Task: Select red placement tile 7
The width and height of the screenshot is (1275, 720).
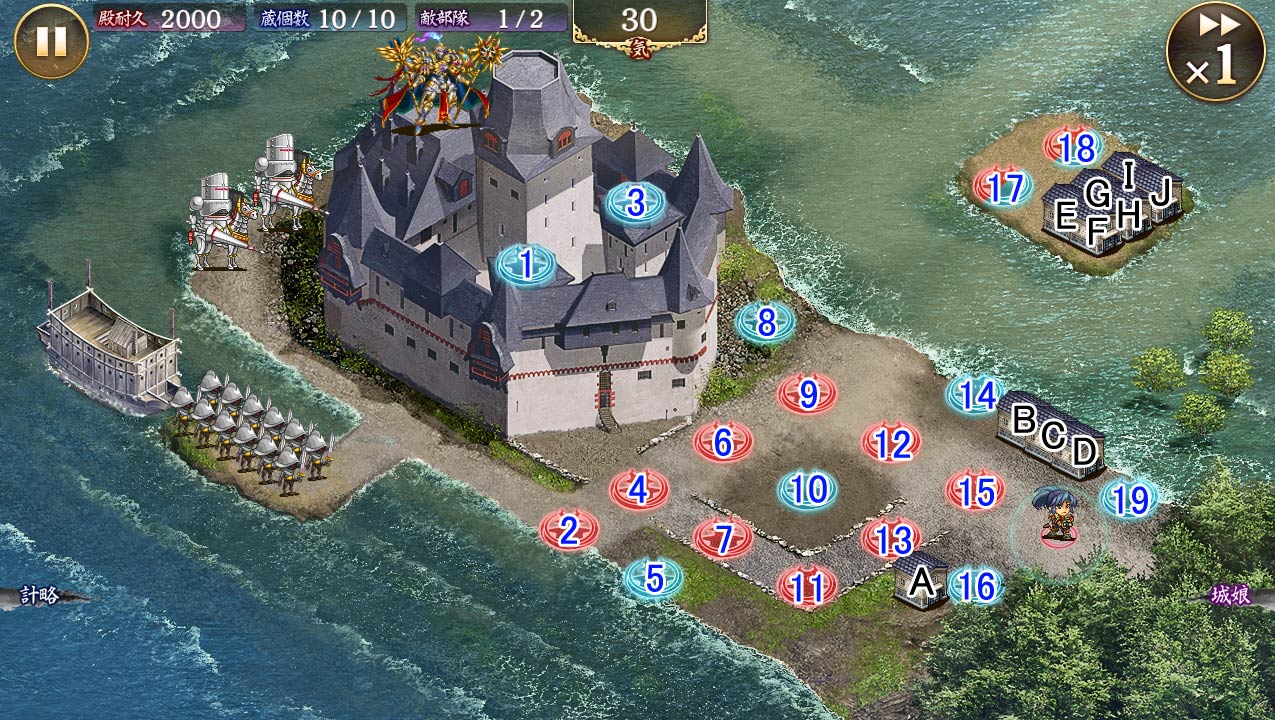Action: (x=723, y=538)
